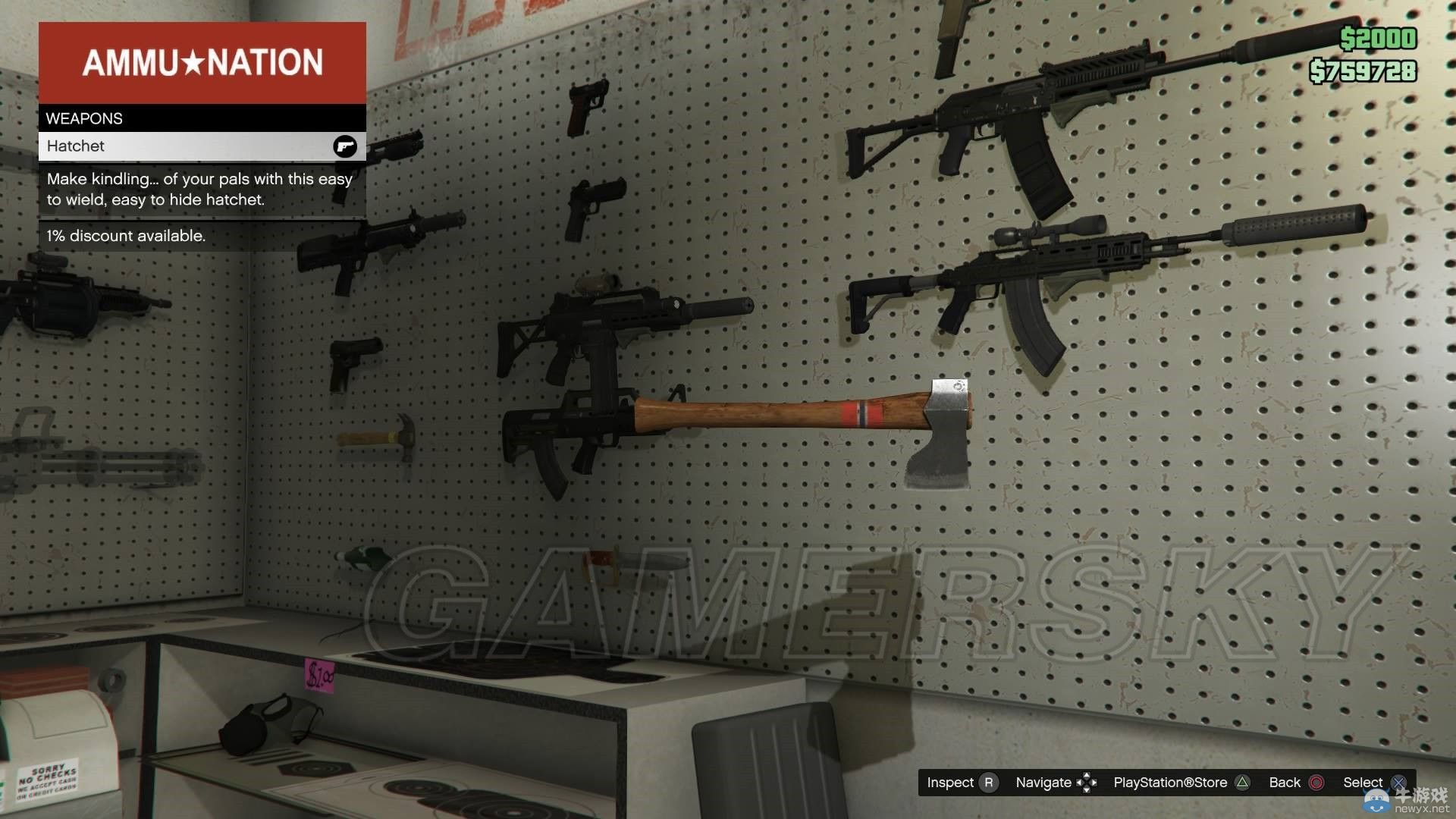Expand the hatchet description panel

(201, 190)
